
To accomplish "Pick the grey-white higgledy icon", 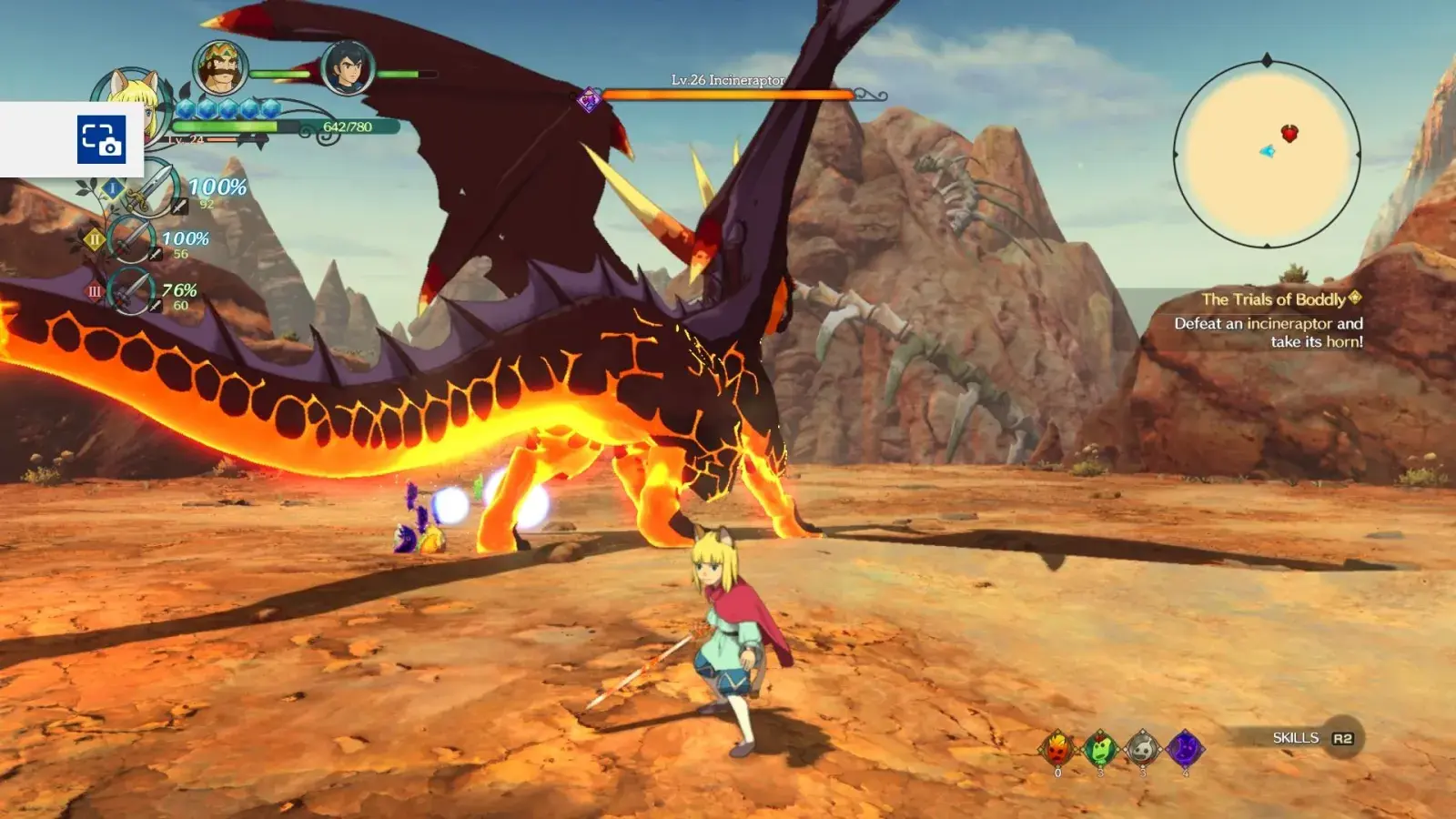I will (x=1143, y=749).
